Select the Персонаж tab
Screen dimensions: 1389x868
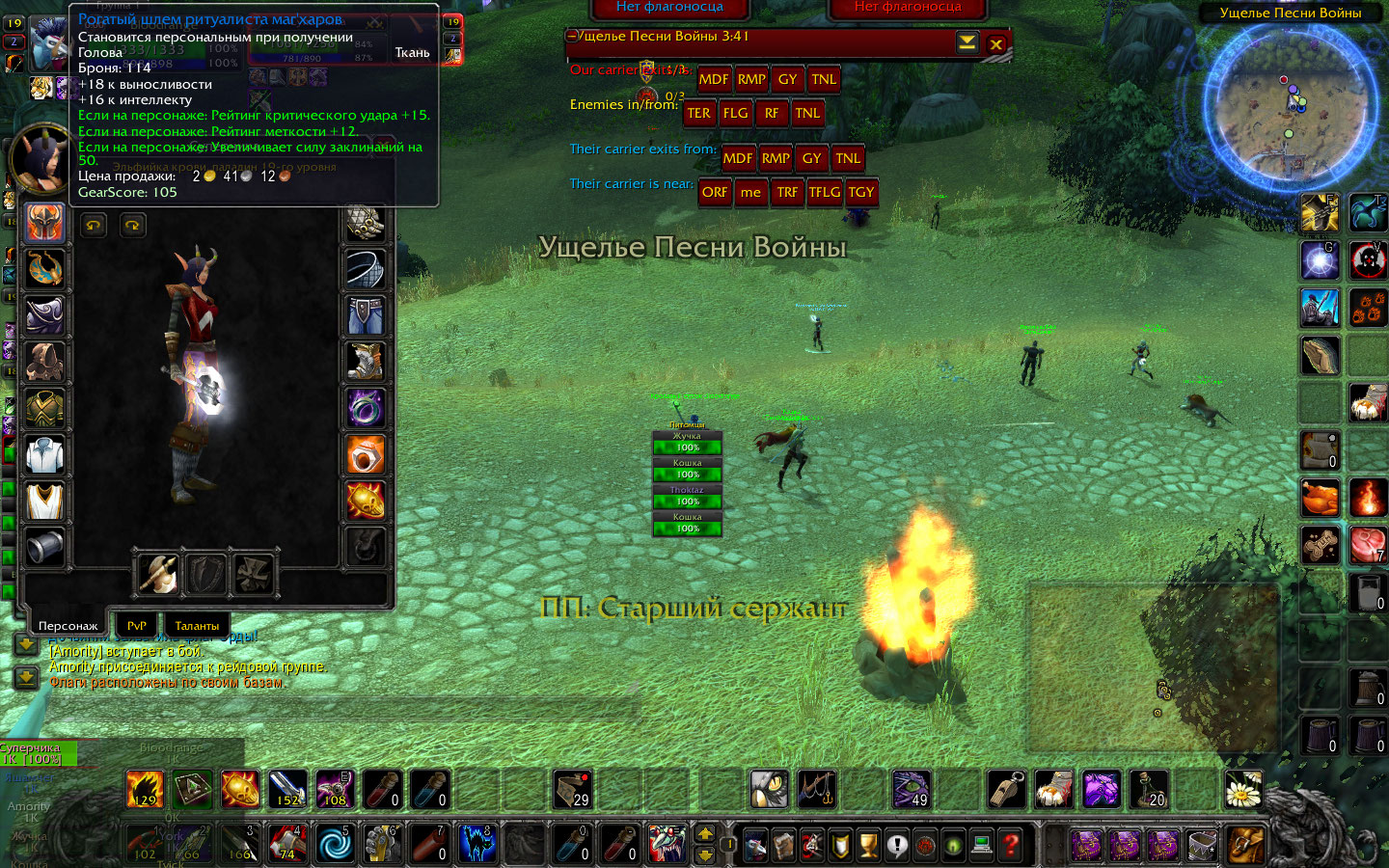point(68,626)
